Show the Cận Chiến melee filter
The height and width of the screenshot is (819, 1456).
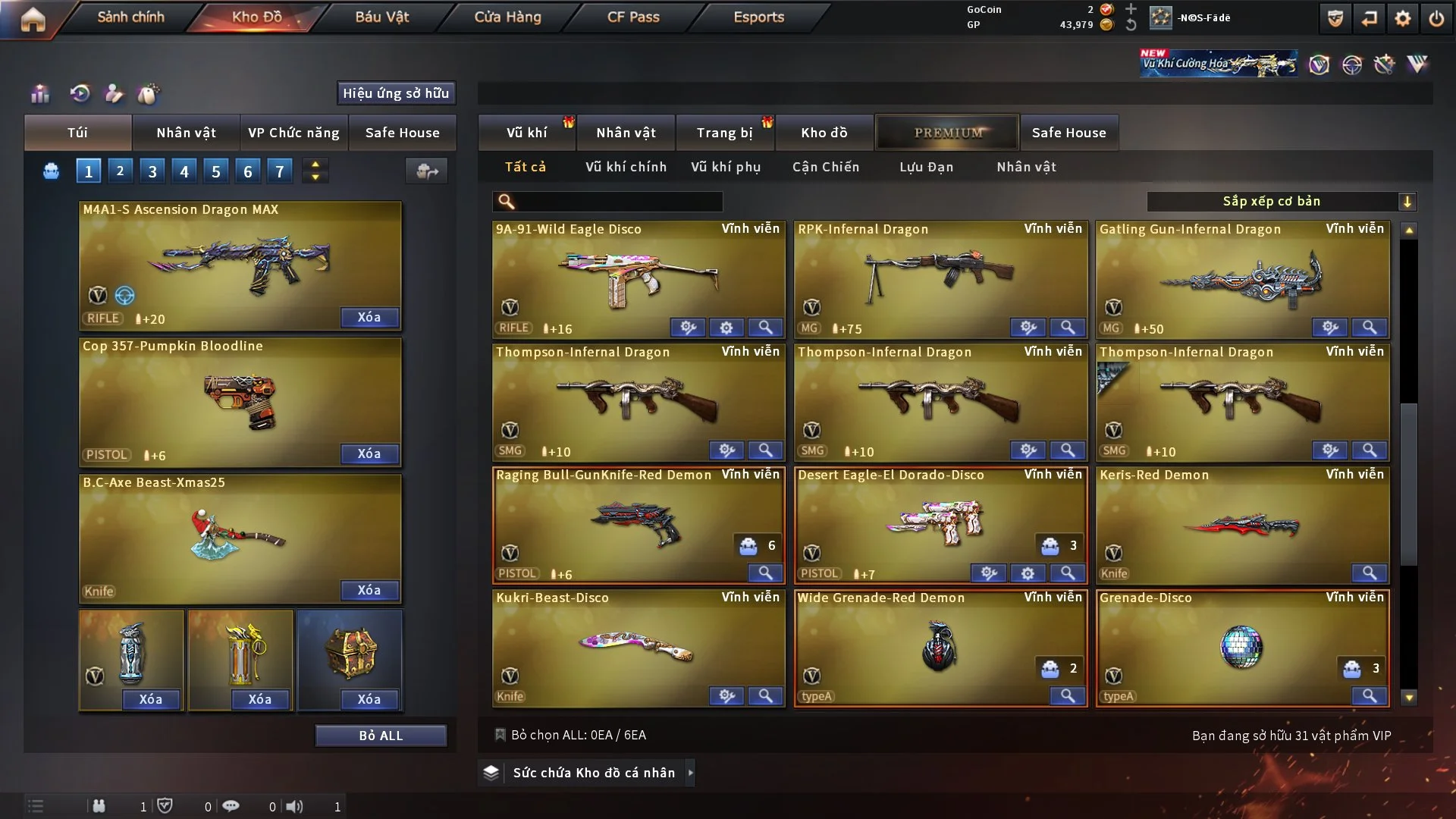pyautogui.click(x=826, y=167)
